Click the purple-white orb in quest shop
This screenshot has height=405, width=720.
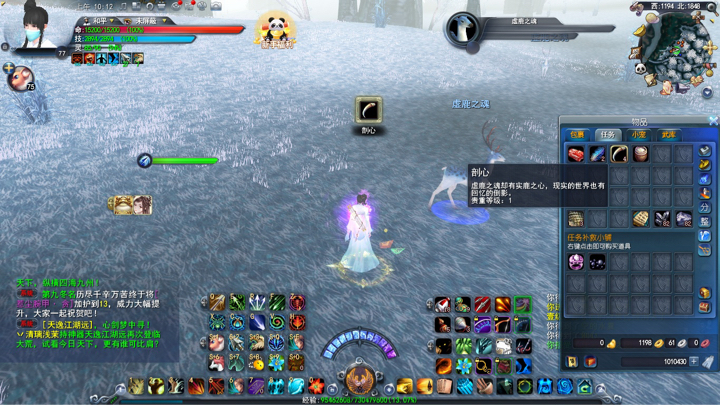(576, 262)
